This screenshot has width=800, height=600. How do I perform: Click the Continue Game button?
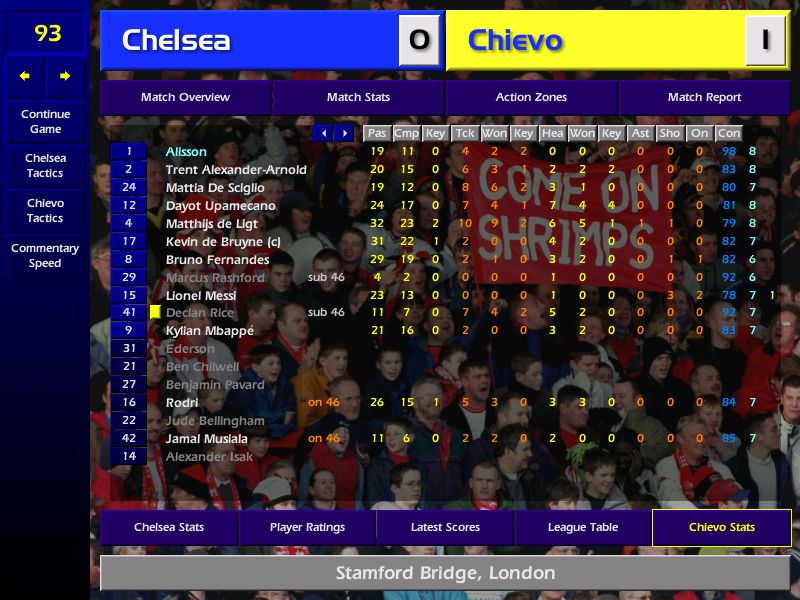click(x=45, y=121)
